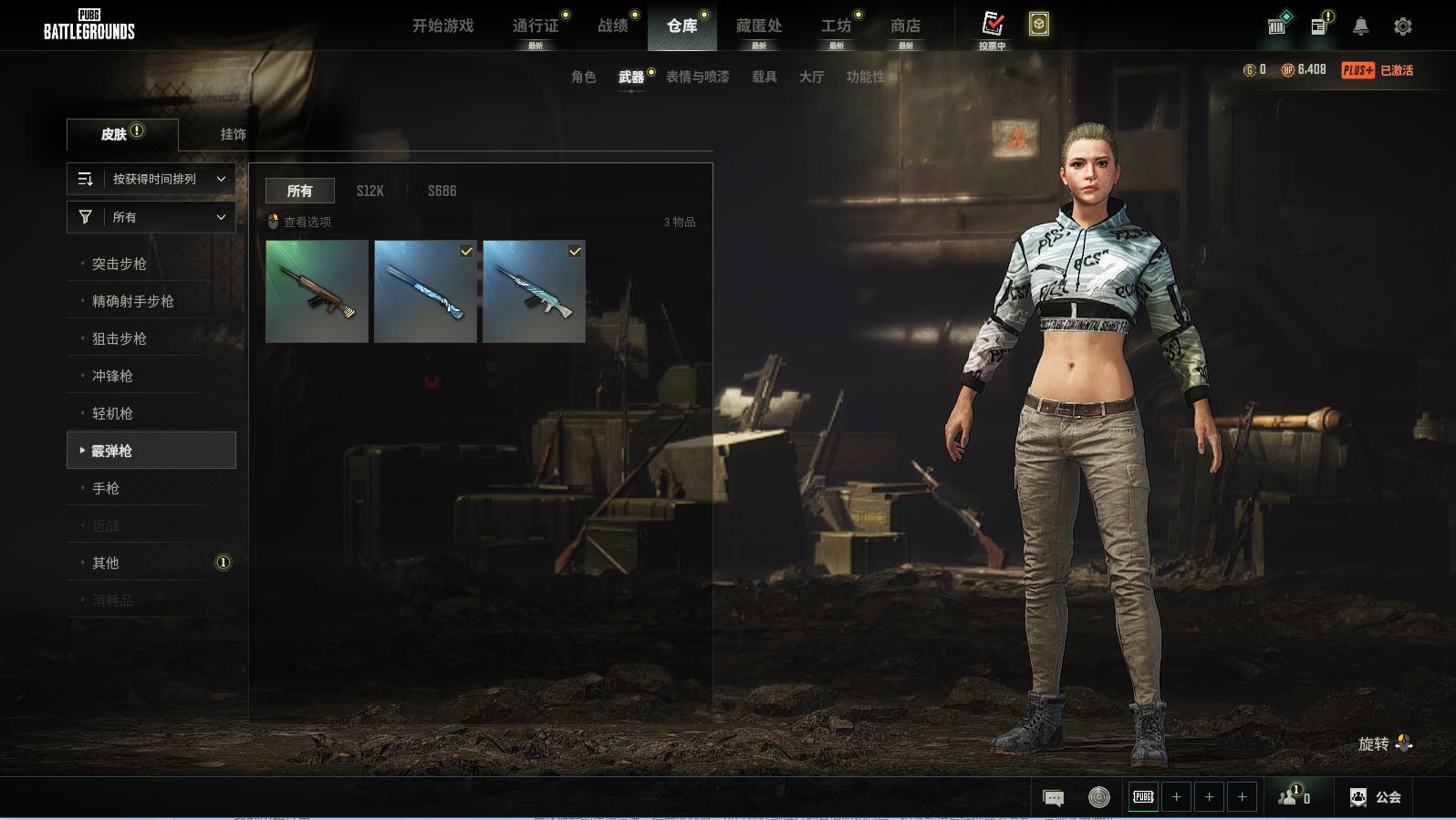Viewport: 1456px width, 820px height.
Task: Go to the 商店 store tab
Action: click(905, 26)
